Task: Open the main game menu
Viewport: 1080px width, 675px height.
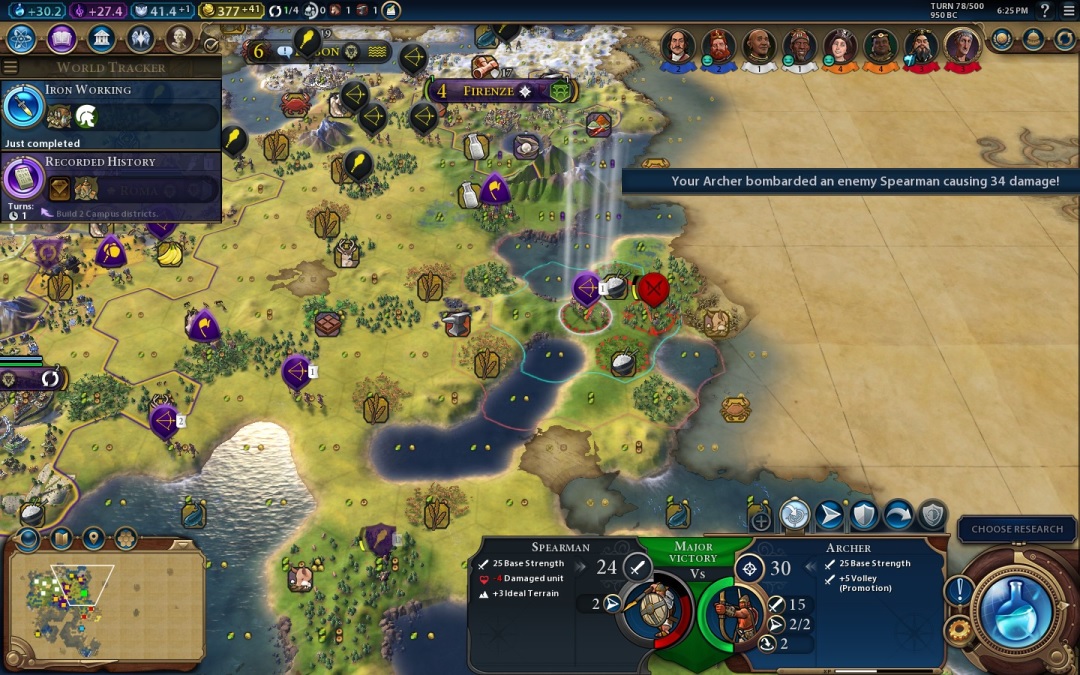Action: click(x=1068, y=10)
